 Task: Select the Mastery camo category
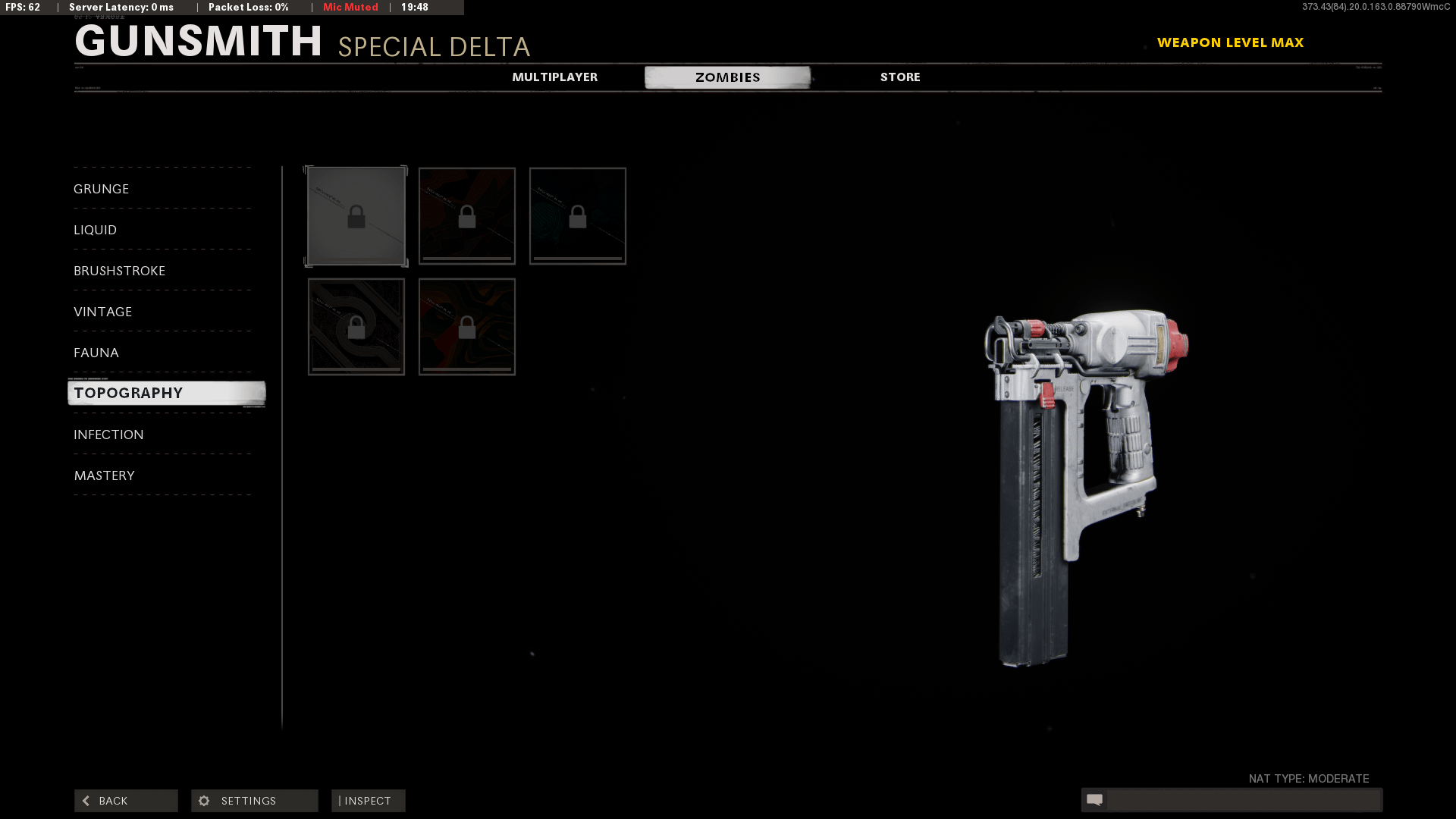105,475
